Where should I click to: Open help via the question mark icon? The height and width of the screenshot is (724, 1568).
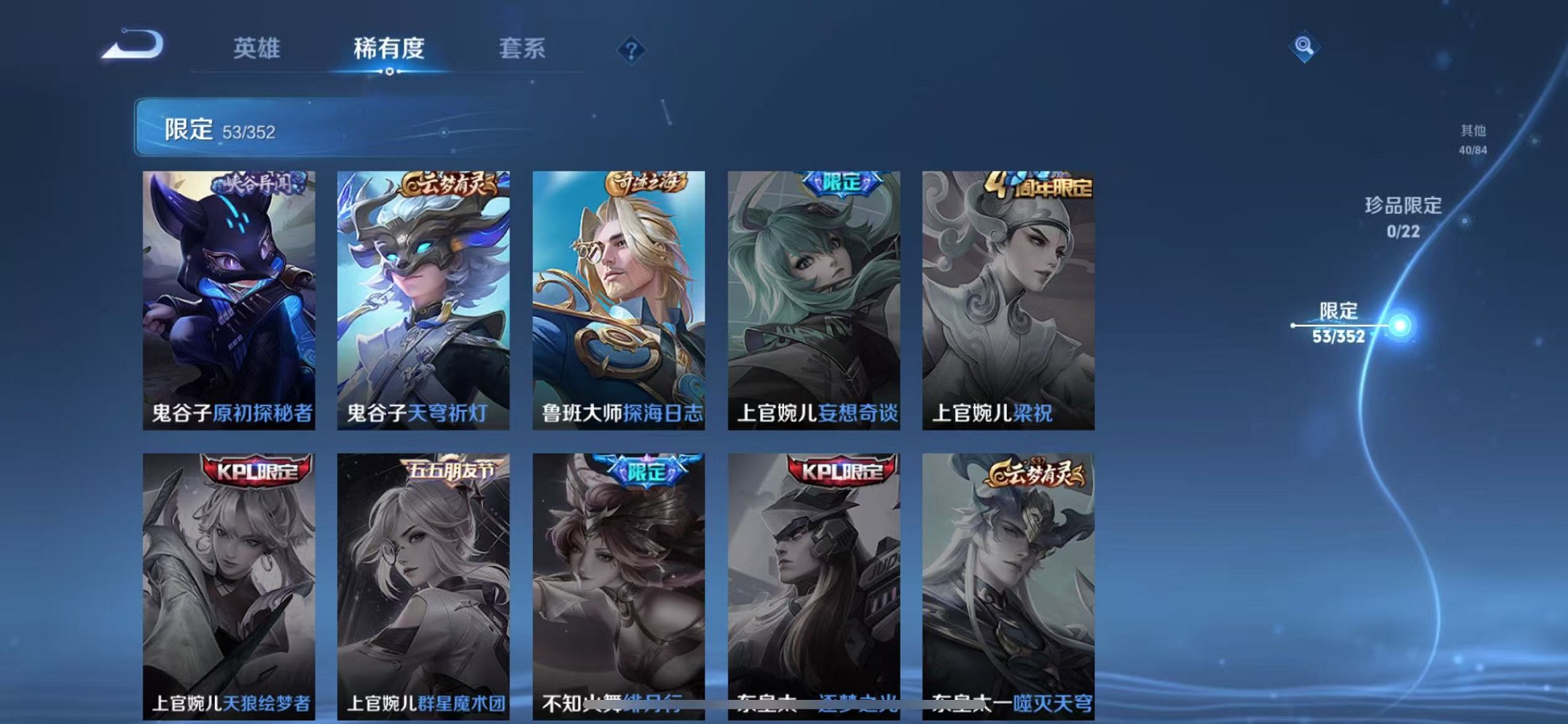point(631,50)
